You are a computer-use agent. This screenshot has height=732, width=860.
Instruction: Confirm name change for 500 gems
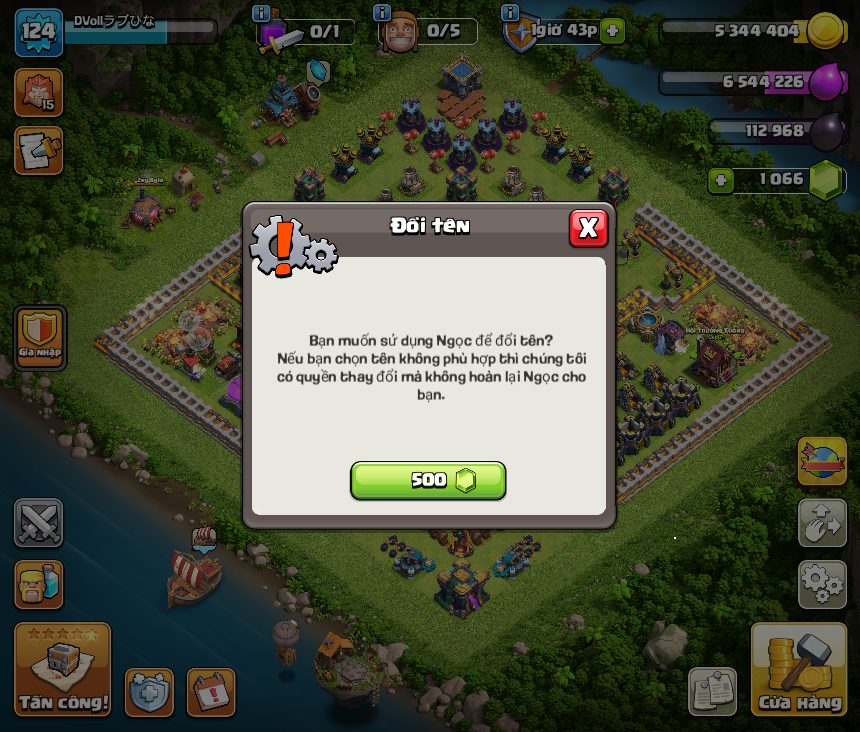pyautogui.click(x=428, y=480)
